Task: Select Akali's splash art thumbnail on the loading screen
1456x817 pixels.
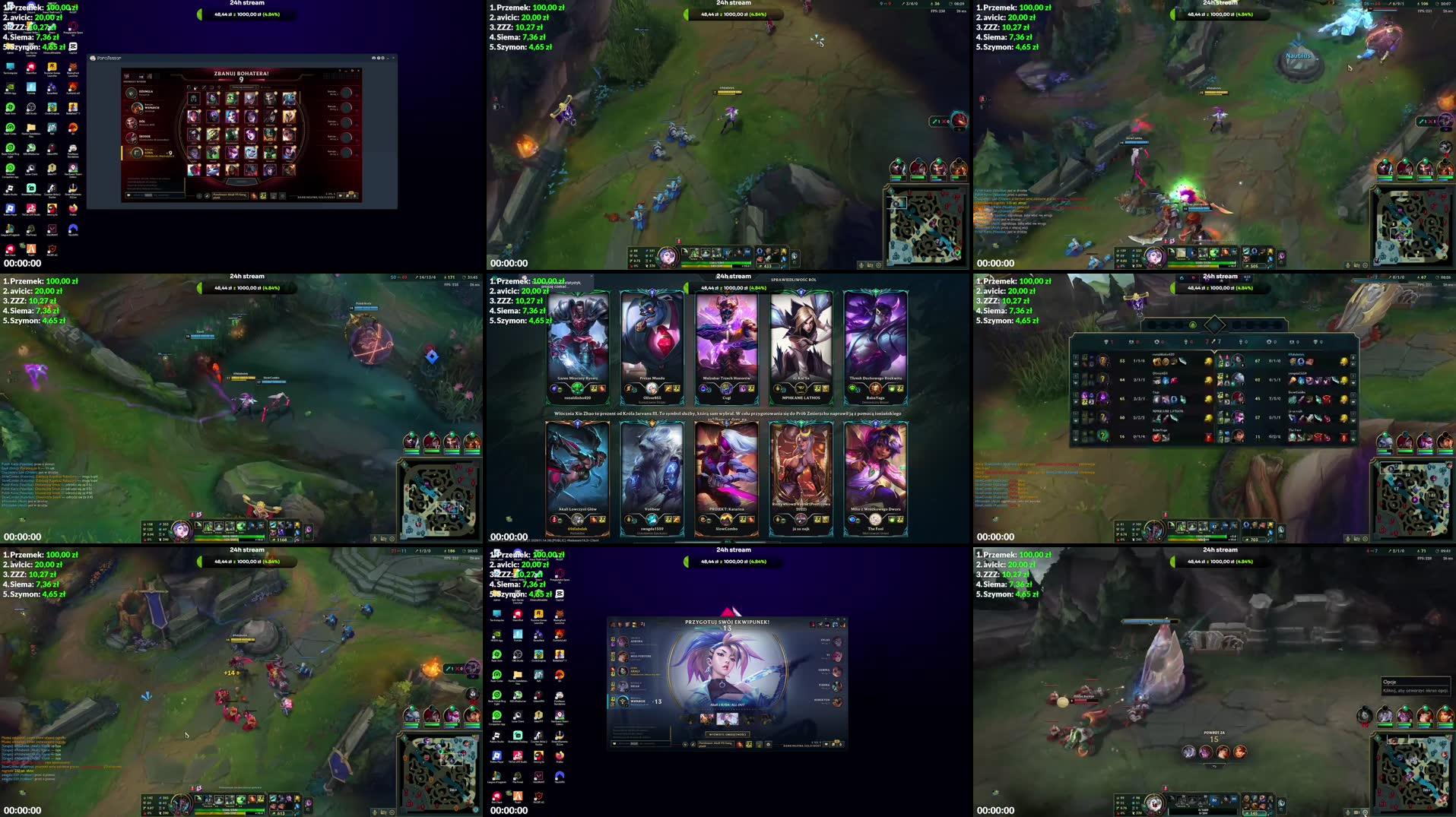Action: click(x=728, y=717)
